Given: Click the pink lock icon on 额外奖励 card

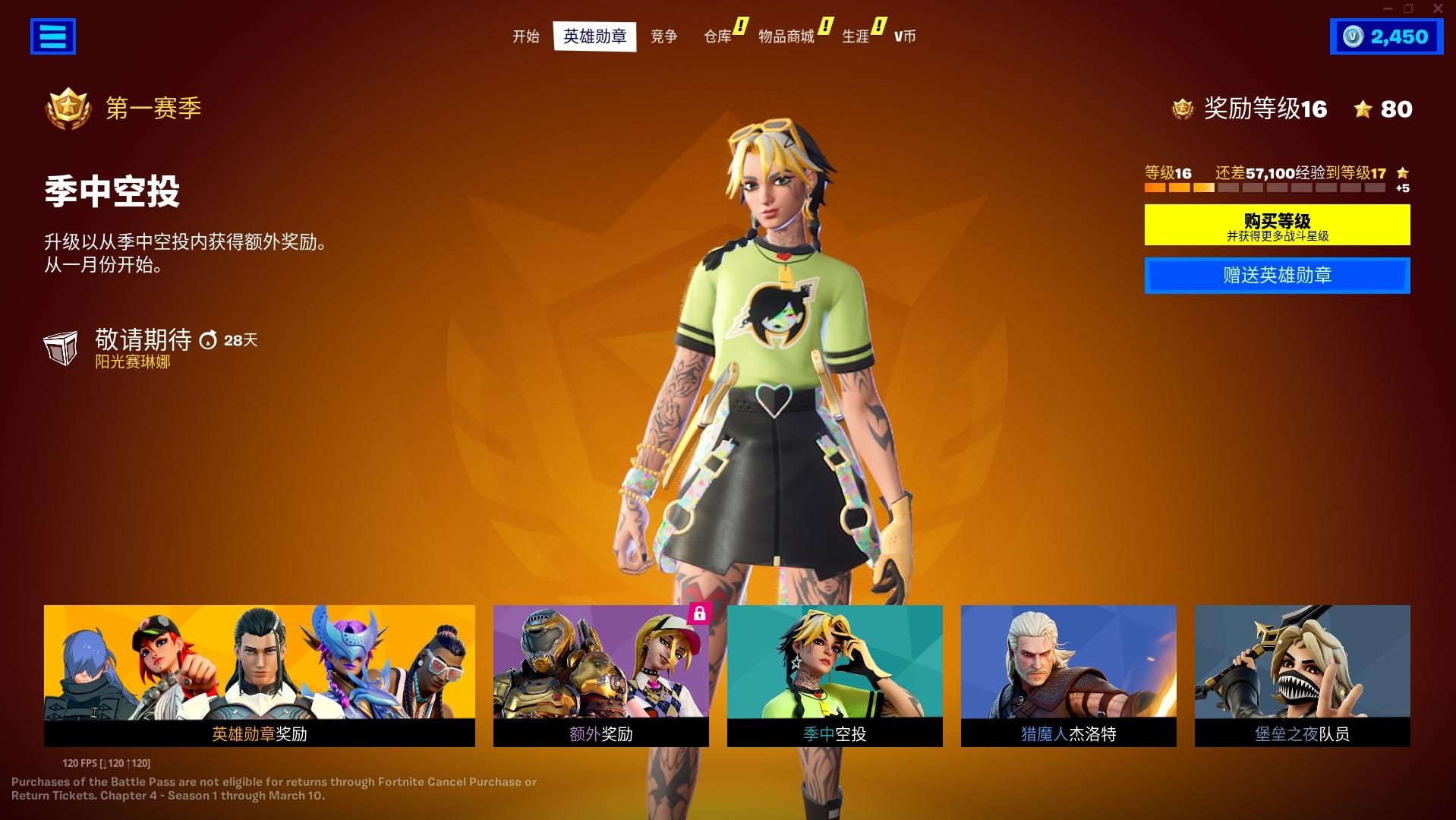Looking at the screenshot, I should tap(698, 617).
